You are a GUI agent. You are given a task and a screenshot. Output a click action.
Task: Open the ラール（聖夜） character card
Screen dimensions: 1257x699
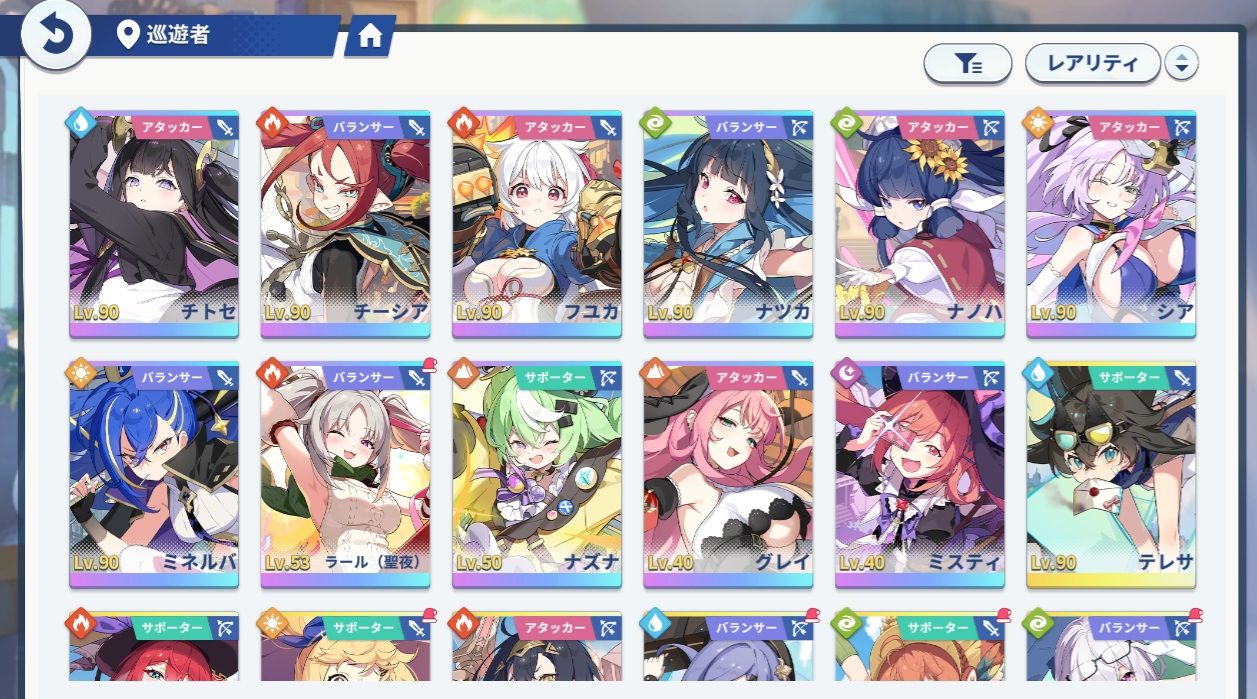345,474
